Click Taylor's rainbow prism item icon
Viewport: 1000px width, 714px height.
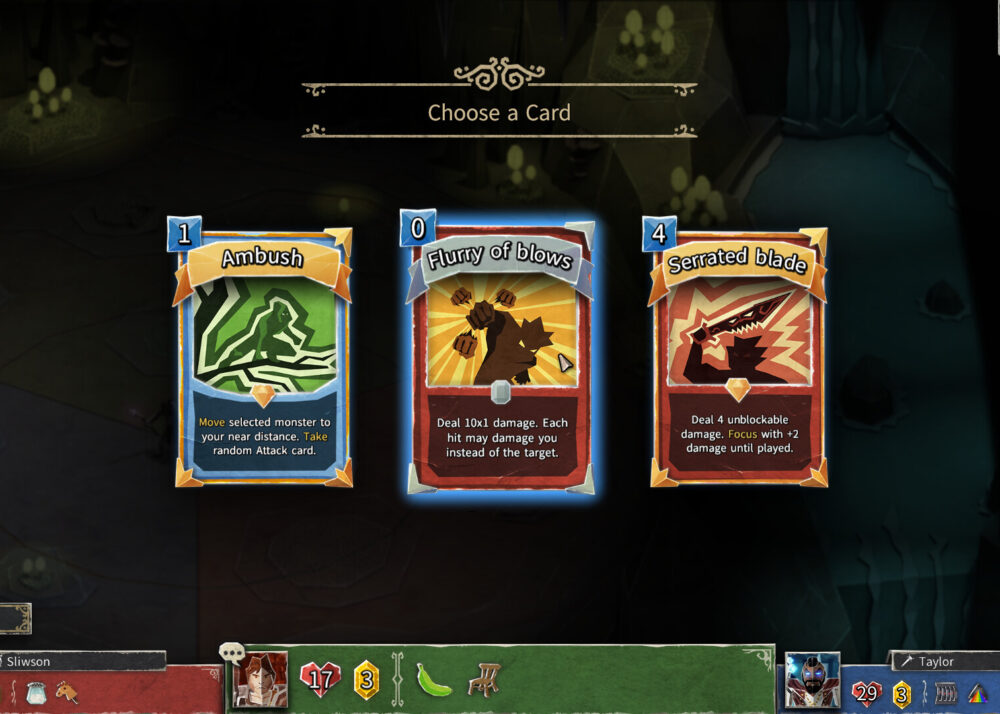pos(977,692)
